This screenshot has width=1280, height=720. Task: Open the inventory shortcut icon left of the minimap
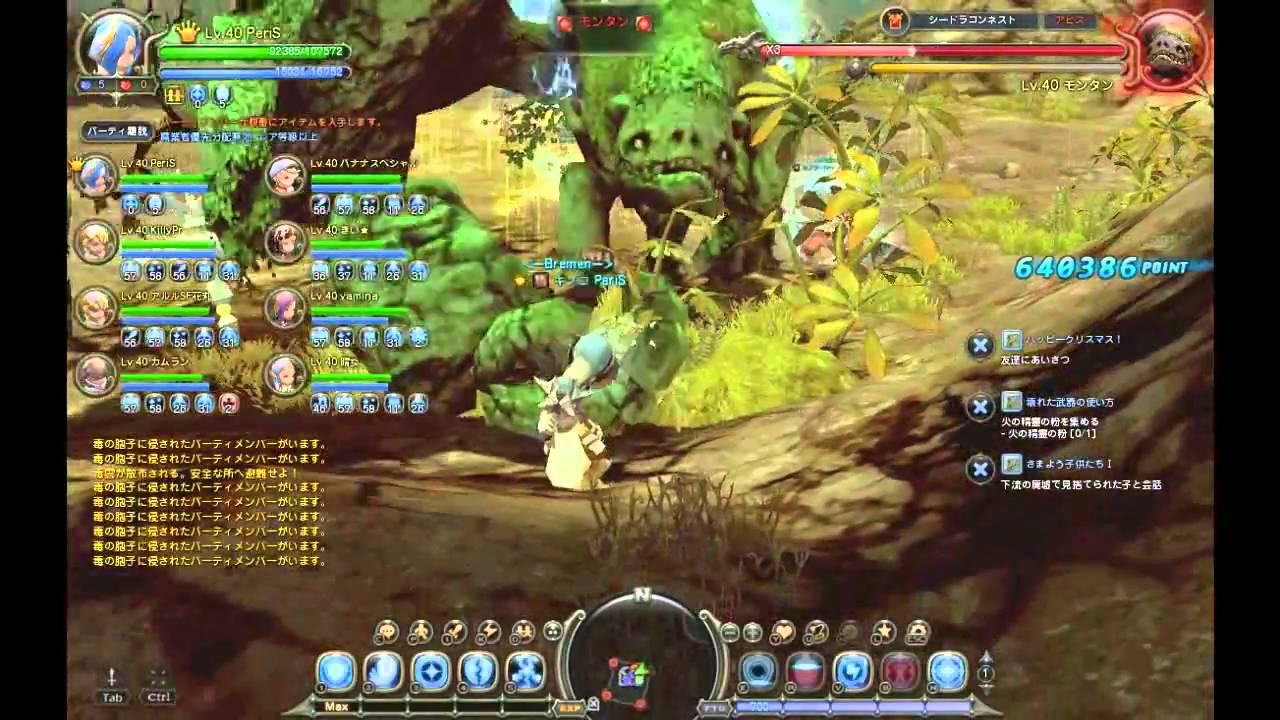click(452, 630)
